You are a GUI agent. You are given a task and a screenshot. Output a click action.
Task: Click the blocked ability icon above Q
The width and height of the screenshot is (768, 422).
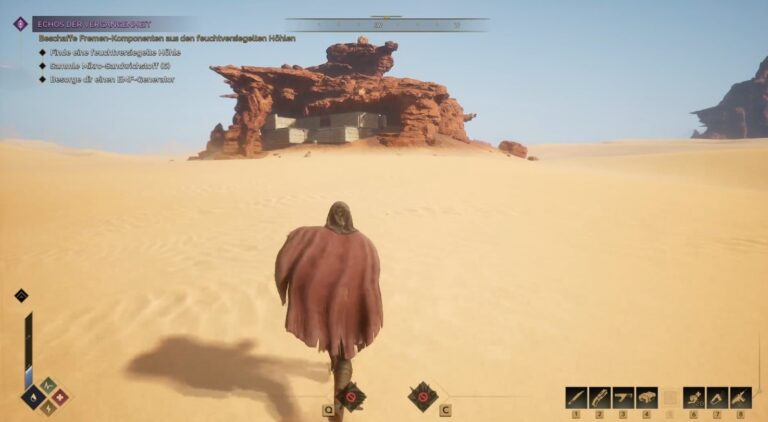point(350,396)
